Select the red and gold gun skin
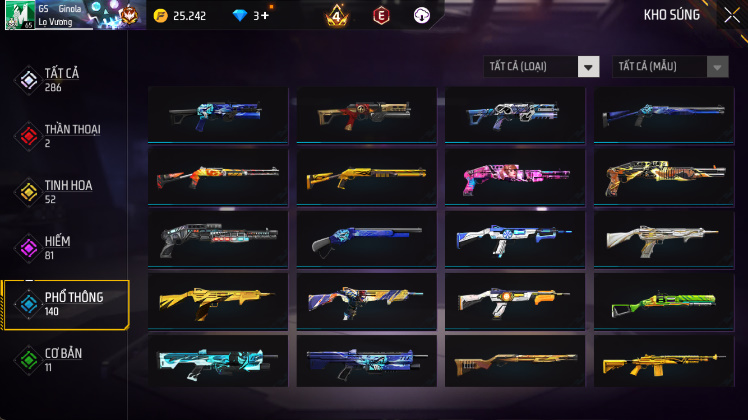Screen dimensions: 748x420 [x=363, y=114]
